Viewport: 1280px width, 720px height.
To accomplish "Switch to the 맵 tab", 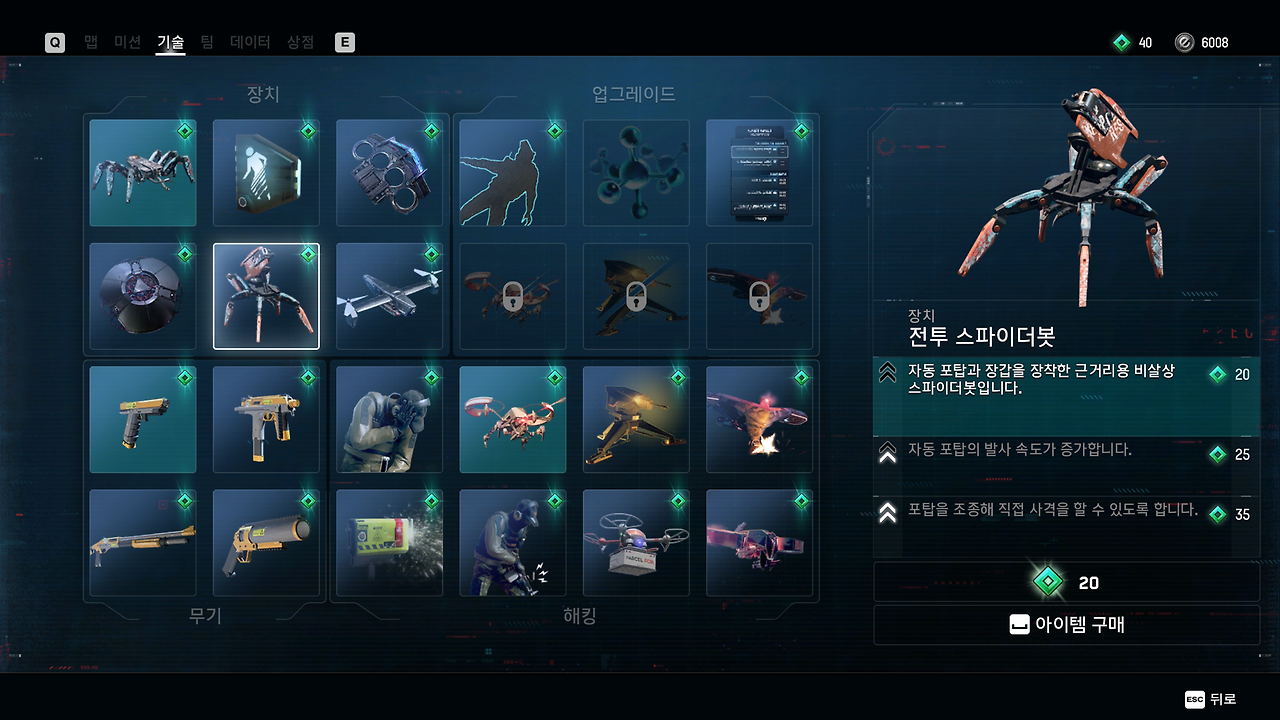I will click(x=90, y=42).
